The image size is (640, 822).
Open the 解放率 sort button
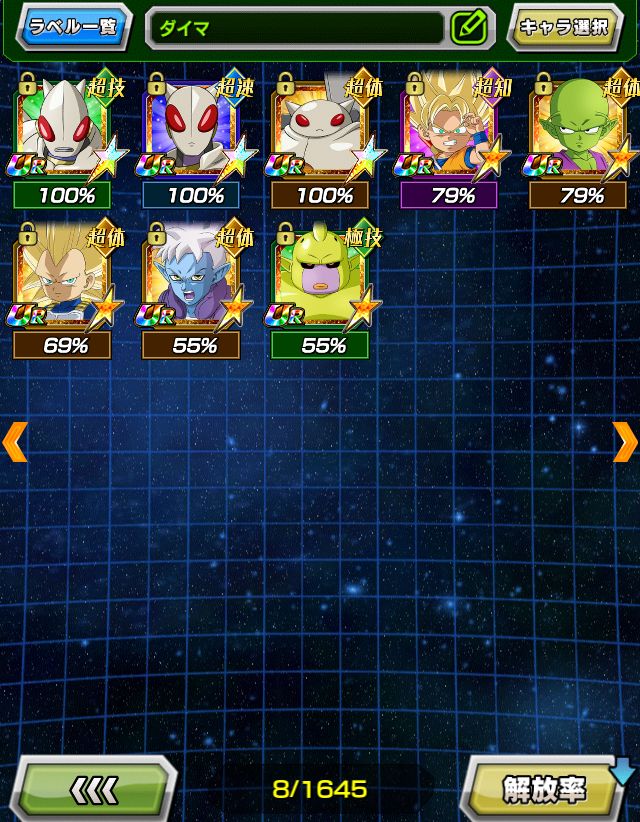(x=544, y=790)
